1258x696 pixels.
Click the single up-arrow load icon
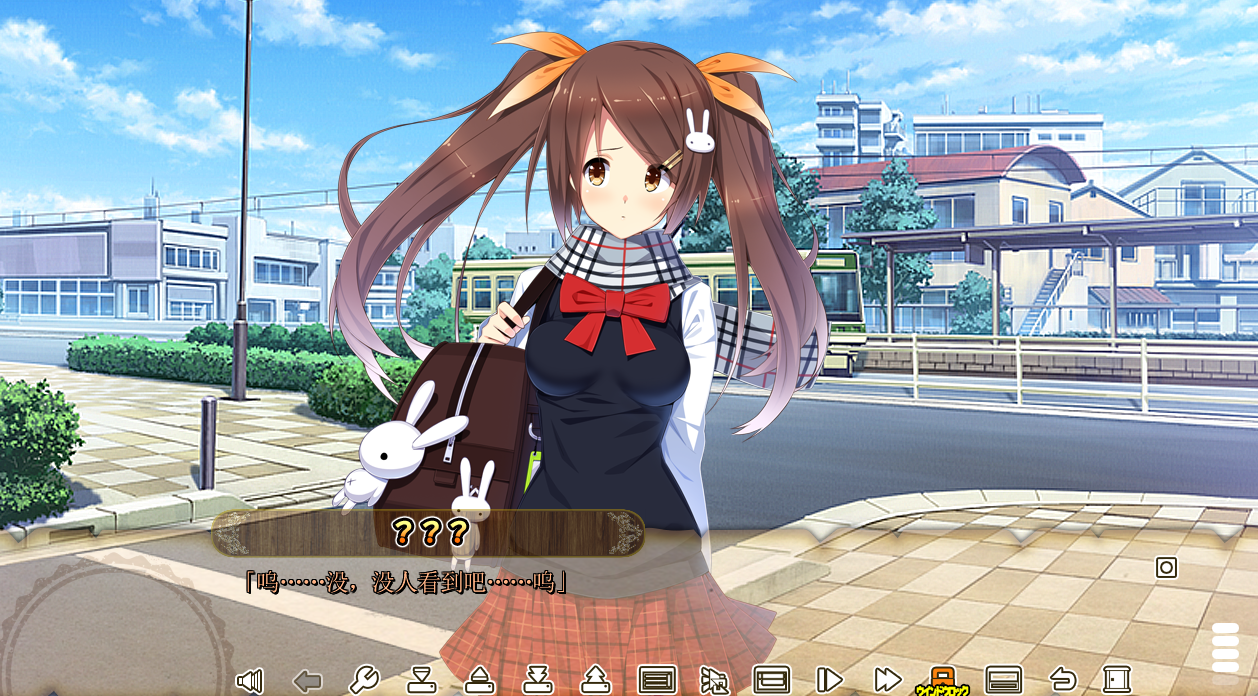479,680
